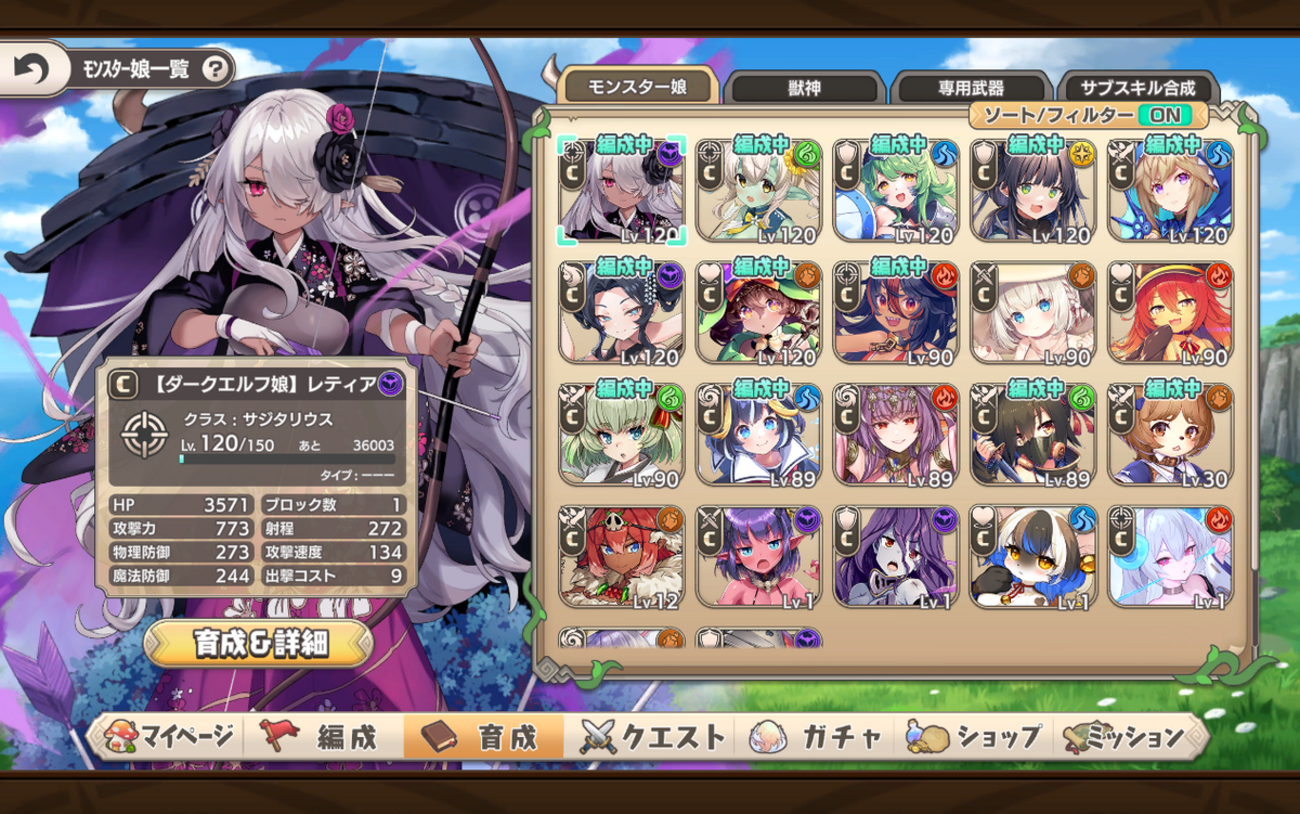Select the white-haired dark elf Lv 120 thumbnail
The width and height of the screenshot is (1300, 814).
pyautogui.click(x=621, y=189)
